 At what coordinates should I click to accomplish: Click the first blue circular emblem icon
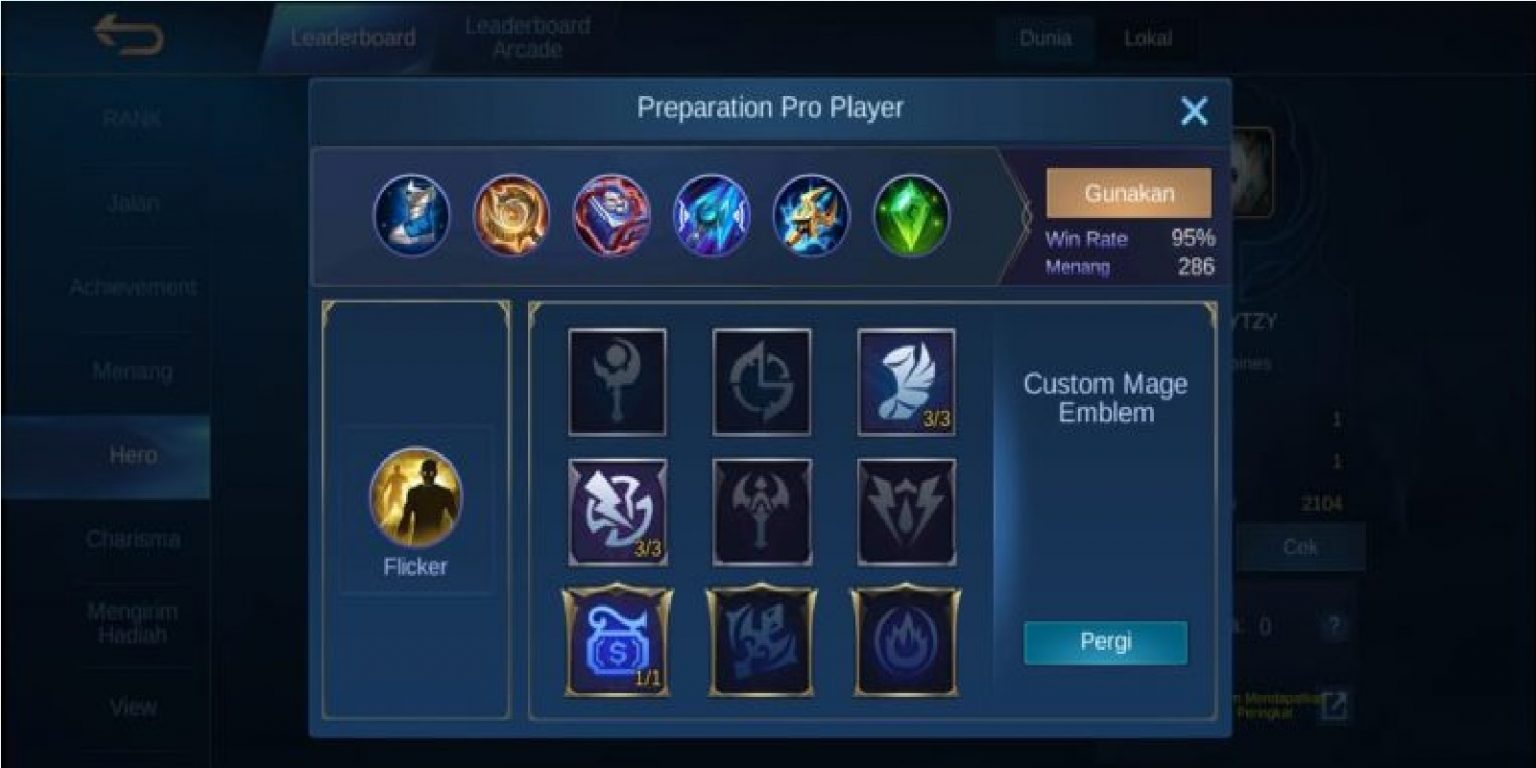(413, 216)
